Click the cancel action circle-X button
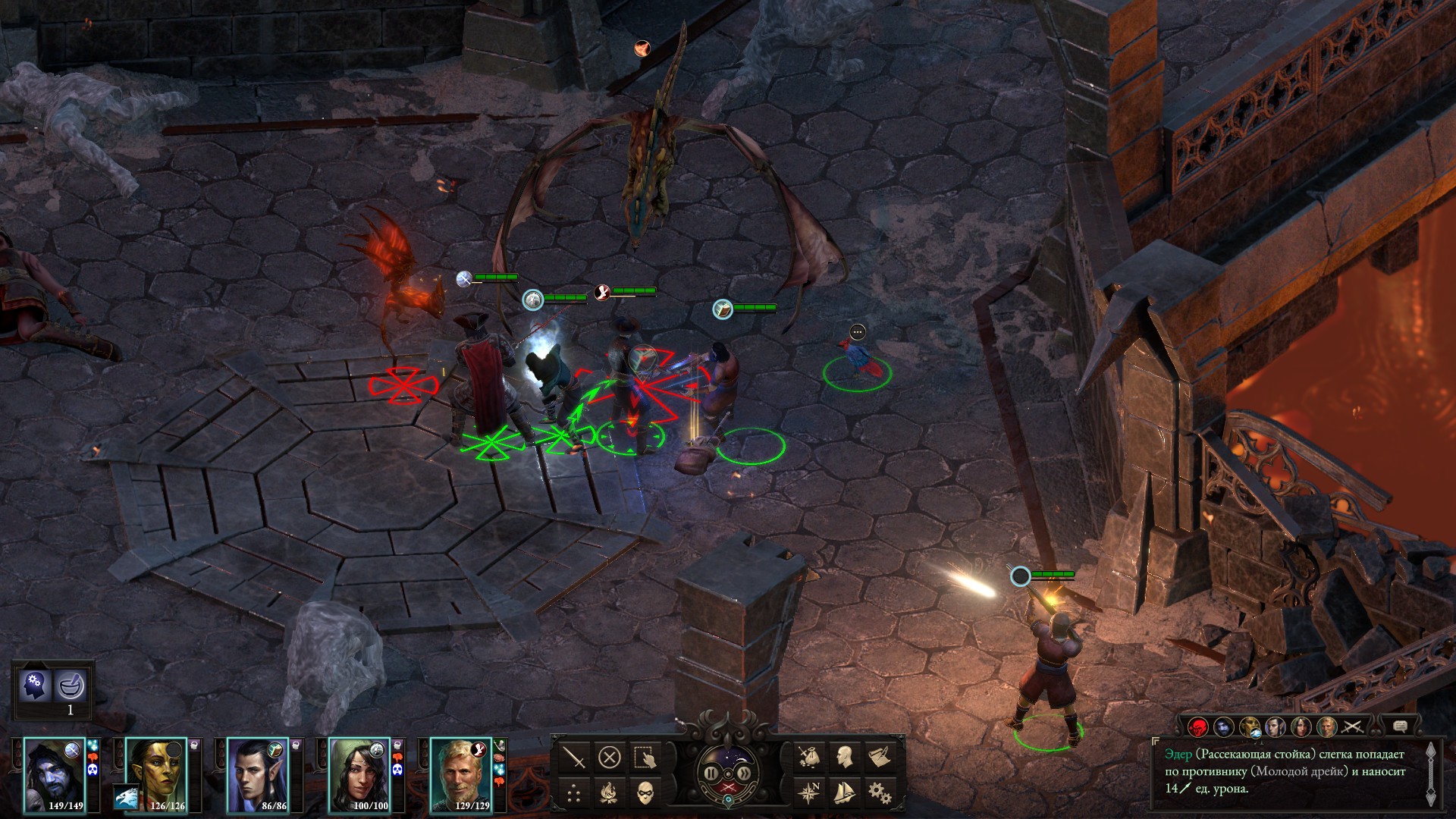 pos(610,757)
